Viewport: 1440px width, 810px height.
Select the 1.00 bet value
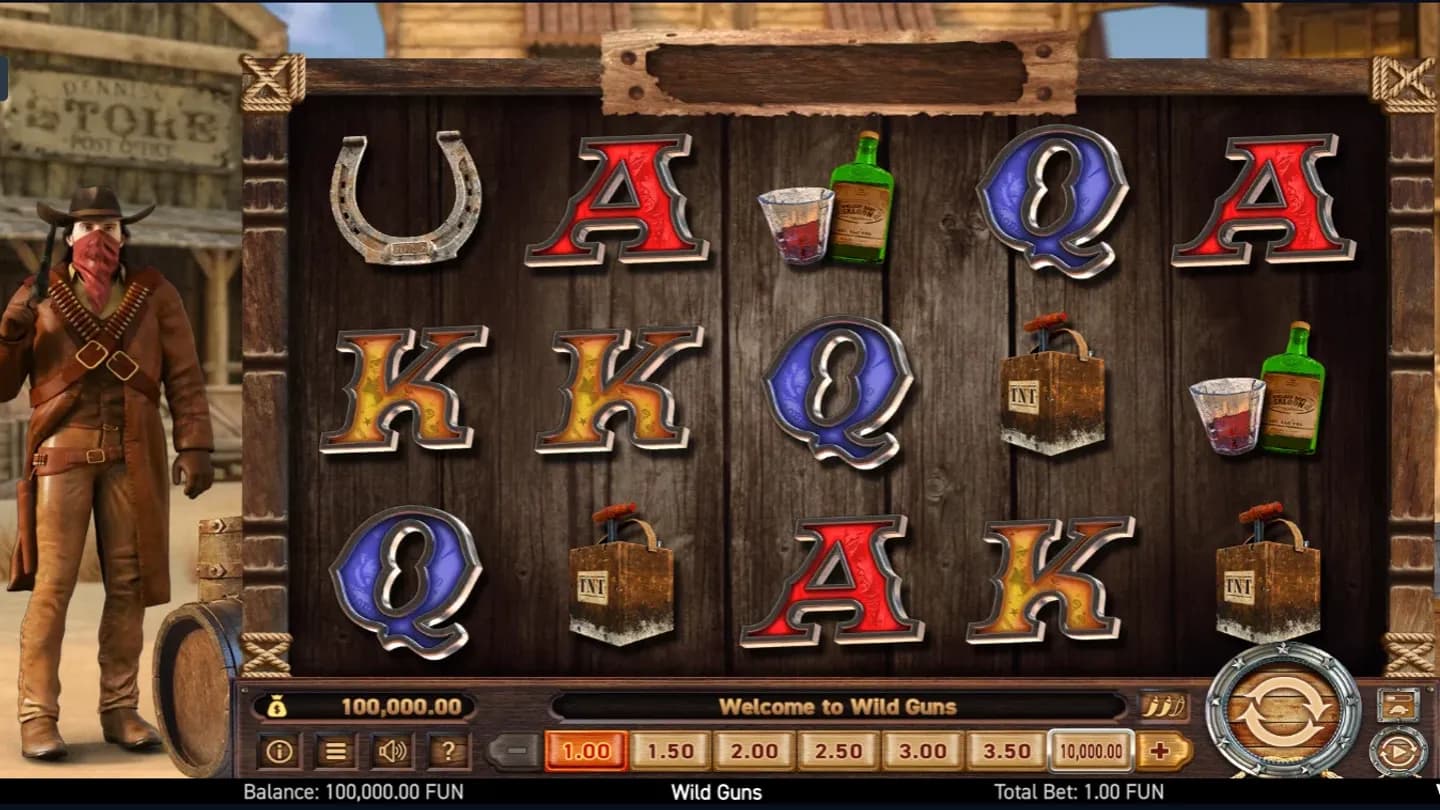[x=586, y=750]
